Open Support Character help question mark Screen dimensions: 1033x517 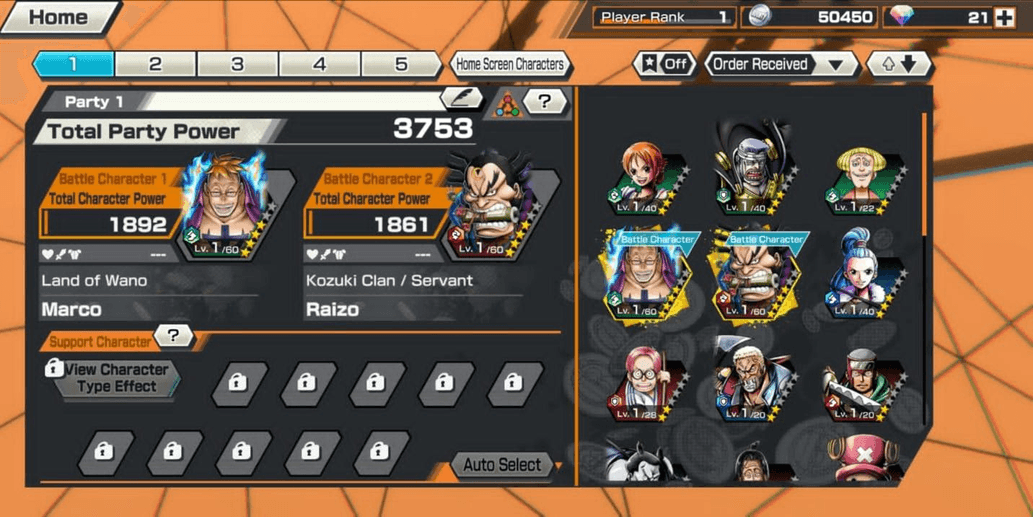[x=174, y=336]
